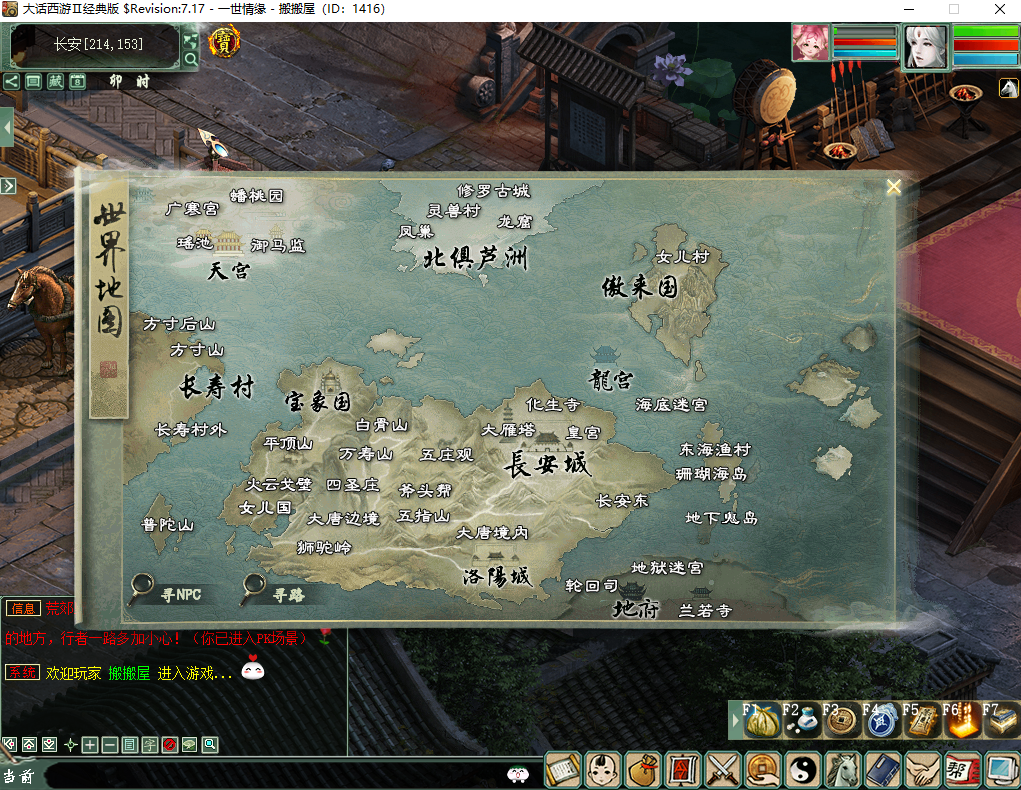Select the 龍宫 map location

click(611, 380)
